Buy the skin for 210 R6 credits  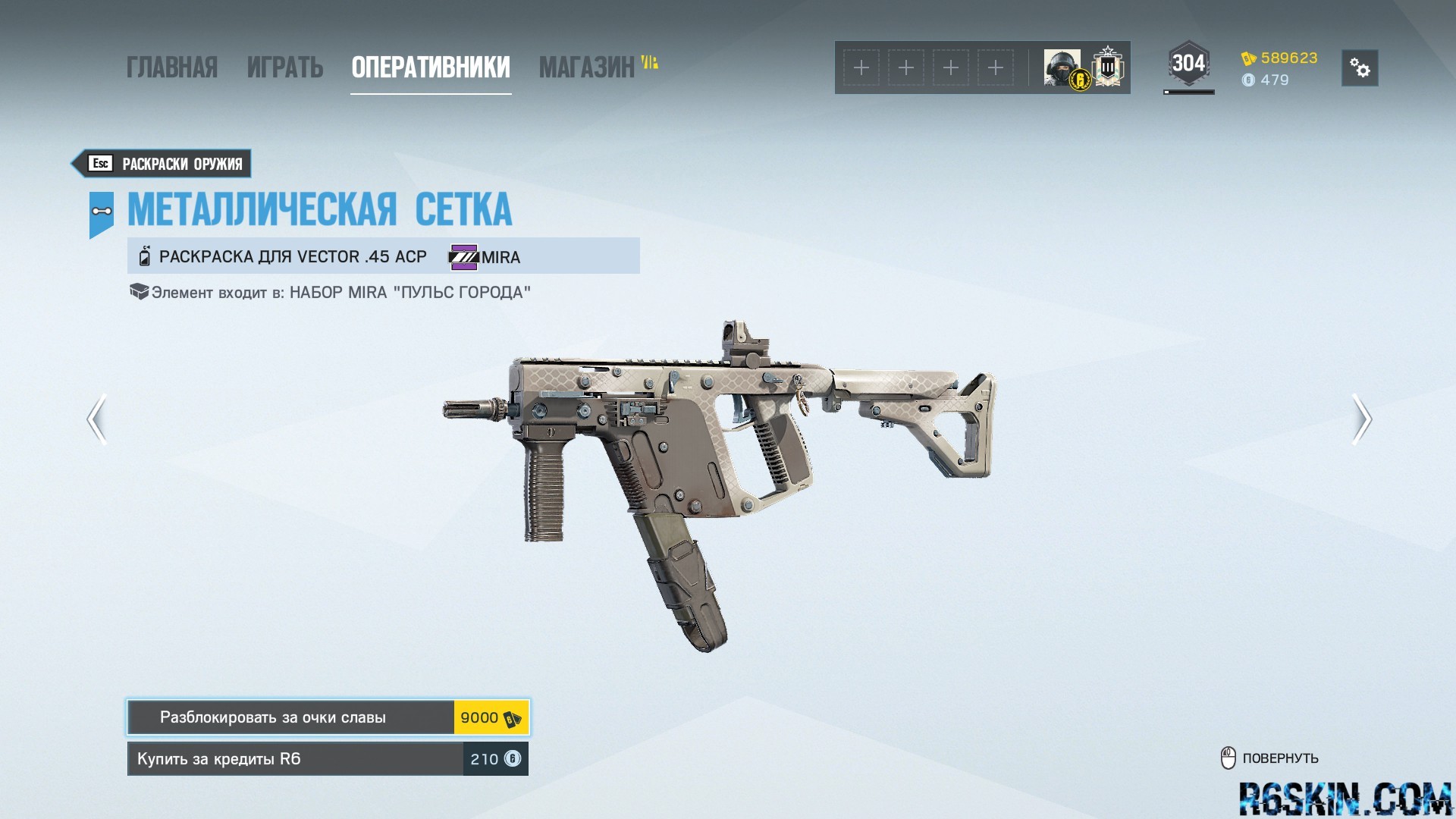(x=326, y=758)
